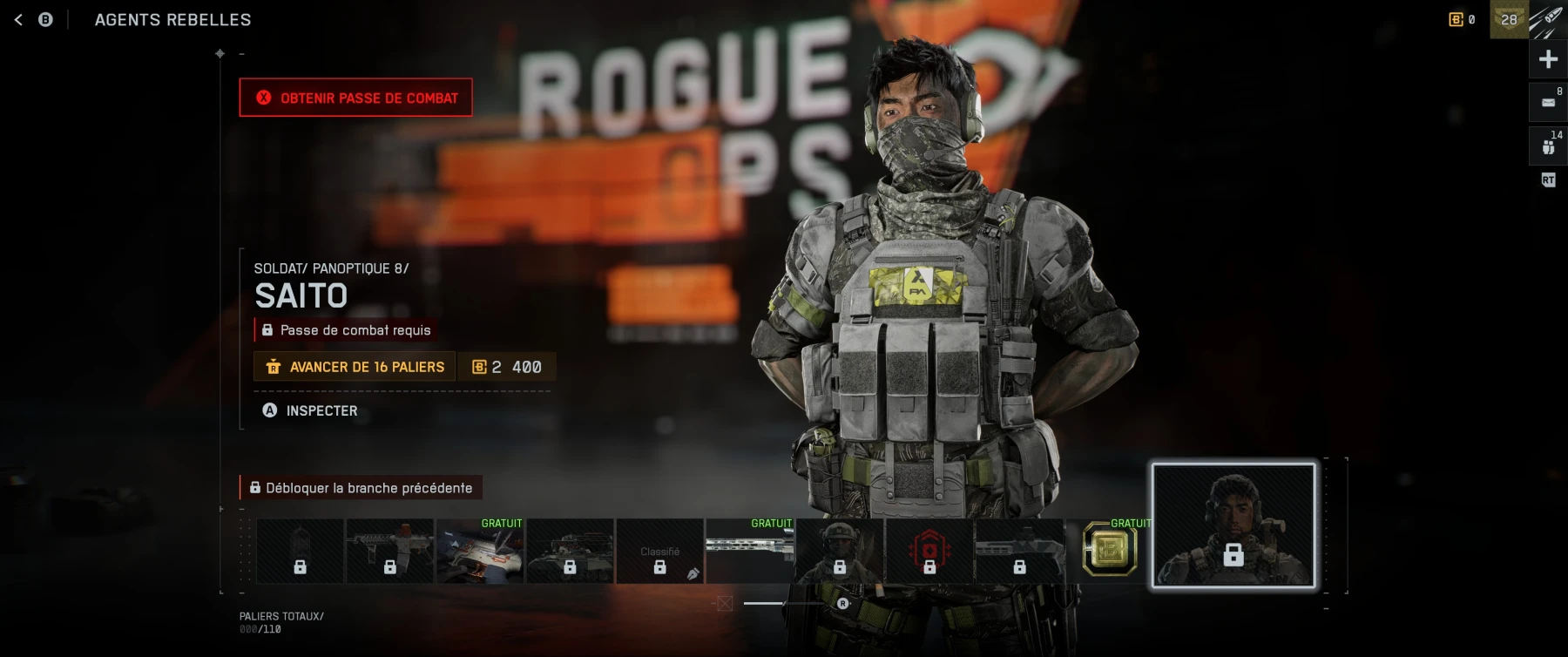This screenshot has width=1568, height=657.
Task: Pick the locked Classifié reward tile
Action: tap(659, 551)
